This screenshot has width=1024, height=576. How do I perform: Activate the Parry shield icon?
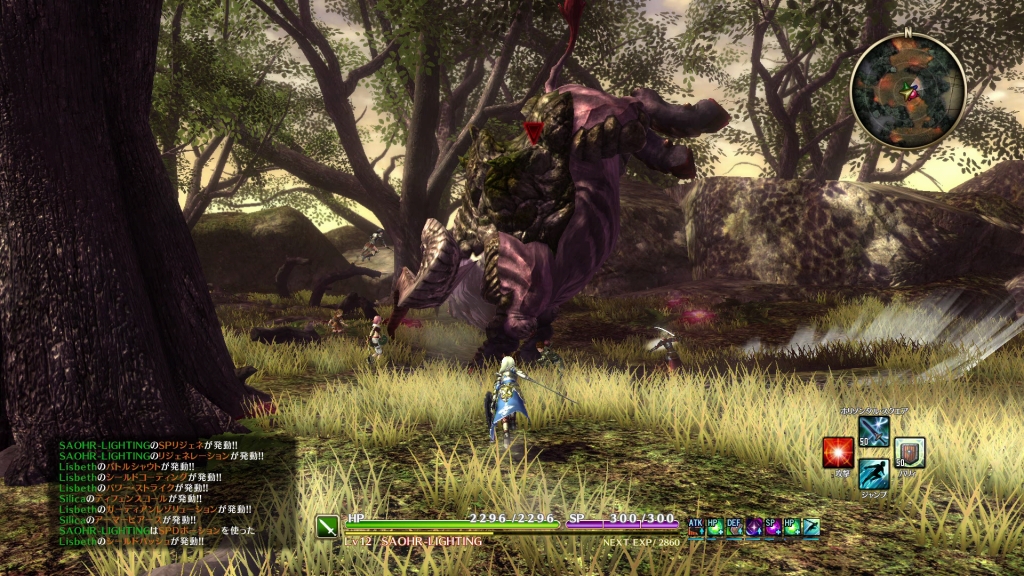click(x=909, y=452)
